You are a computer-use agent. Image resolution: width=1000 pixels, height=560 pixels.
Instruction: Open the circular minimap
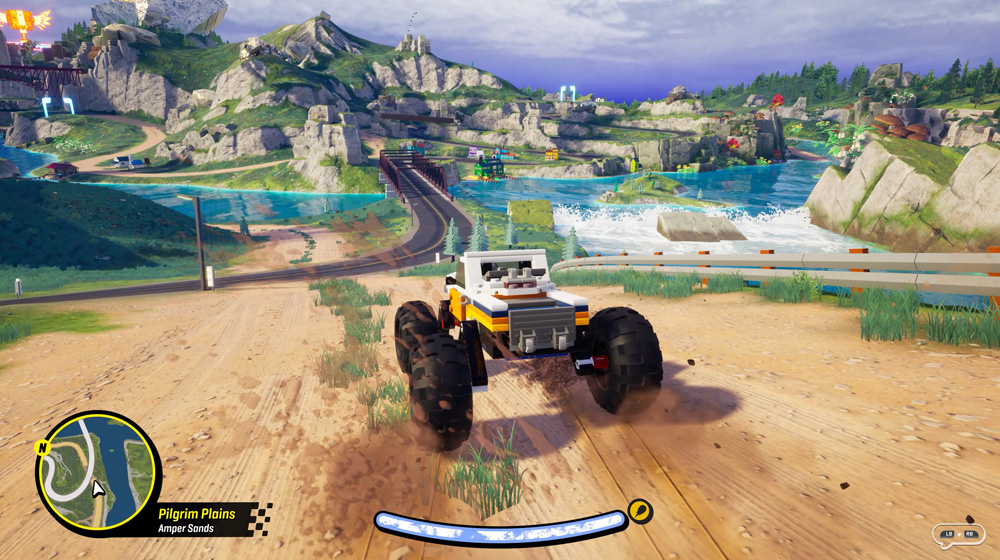(97, 472)
